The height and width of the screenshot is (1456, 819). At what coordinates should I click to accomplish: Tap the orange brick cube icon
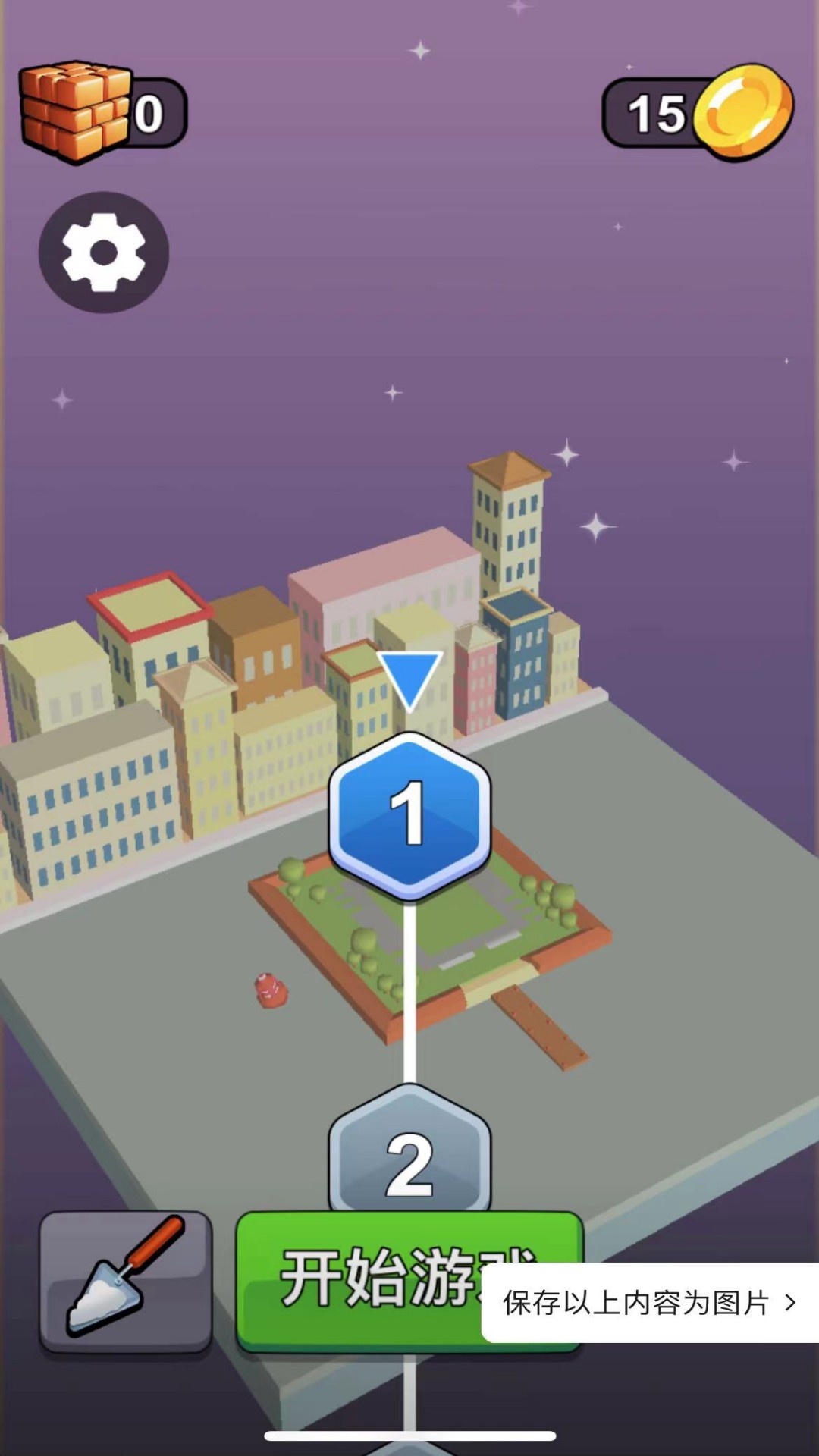pyautogui.click(x=76, y=111)
